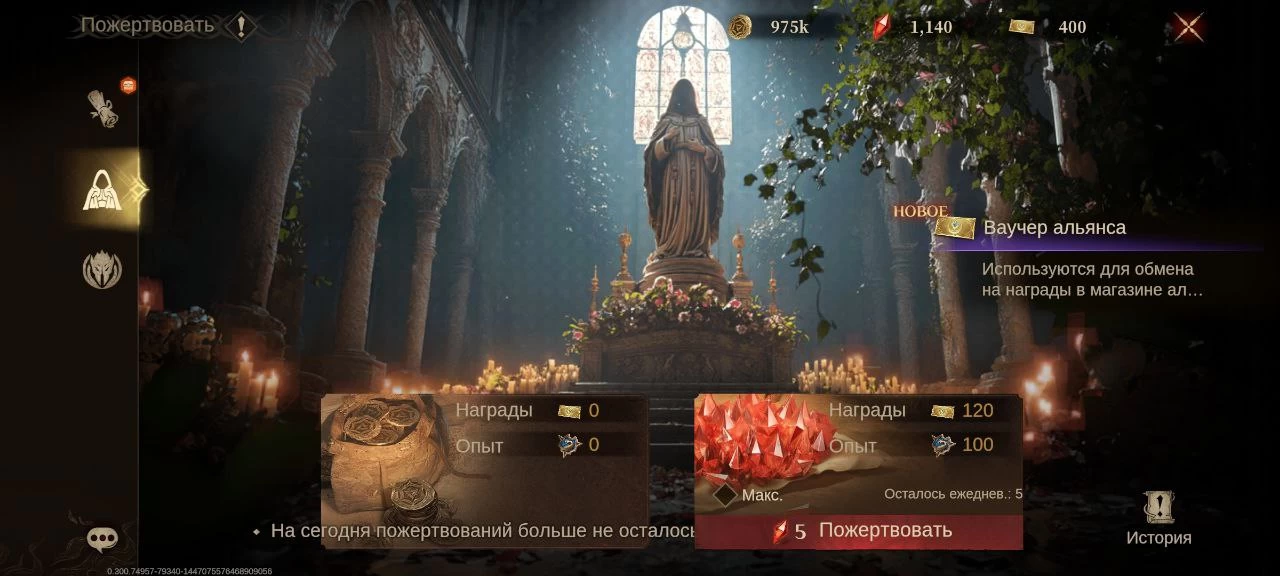The image size is (1280, 576).
Task: Open the beast emblem tab
Action: 102,270
